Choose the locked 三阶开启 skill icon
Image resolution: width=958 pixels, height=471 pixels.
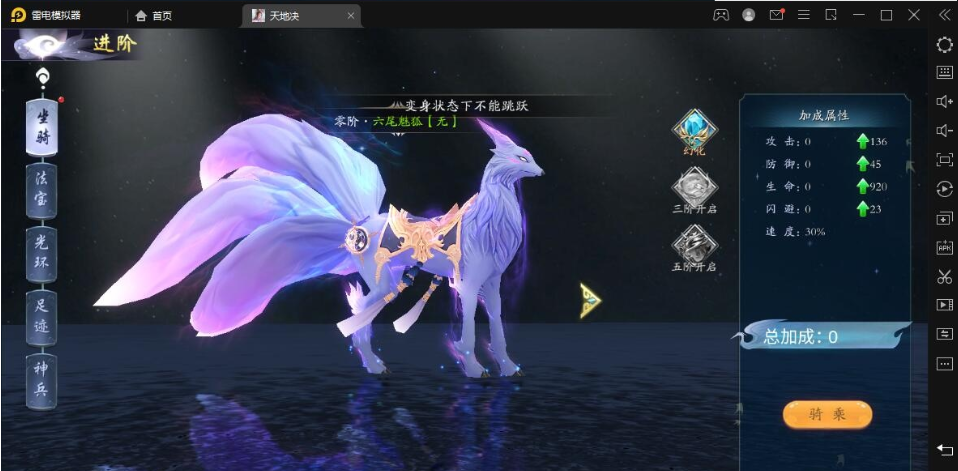point(693,188)
